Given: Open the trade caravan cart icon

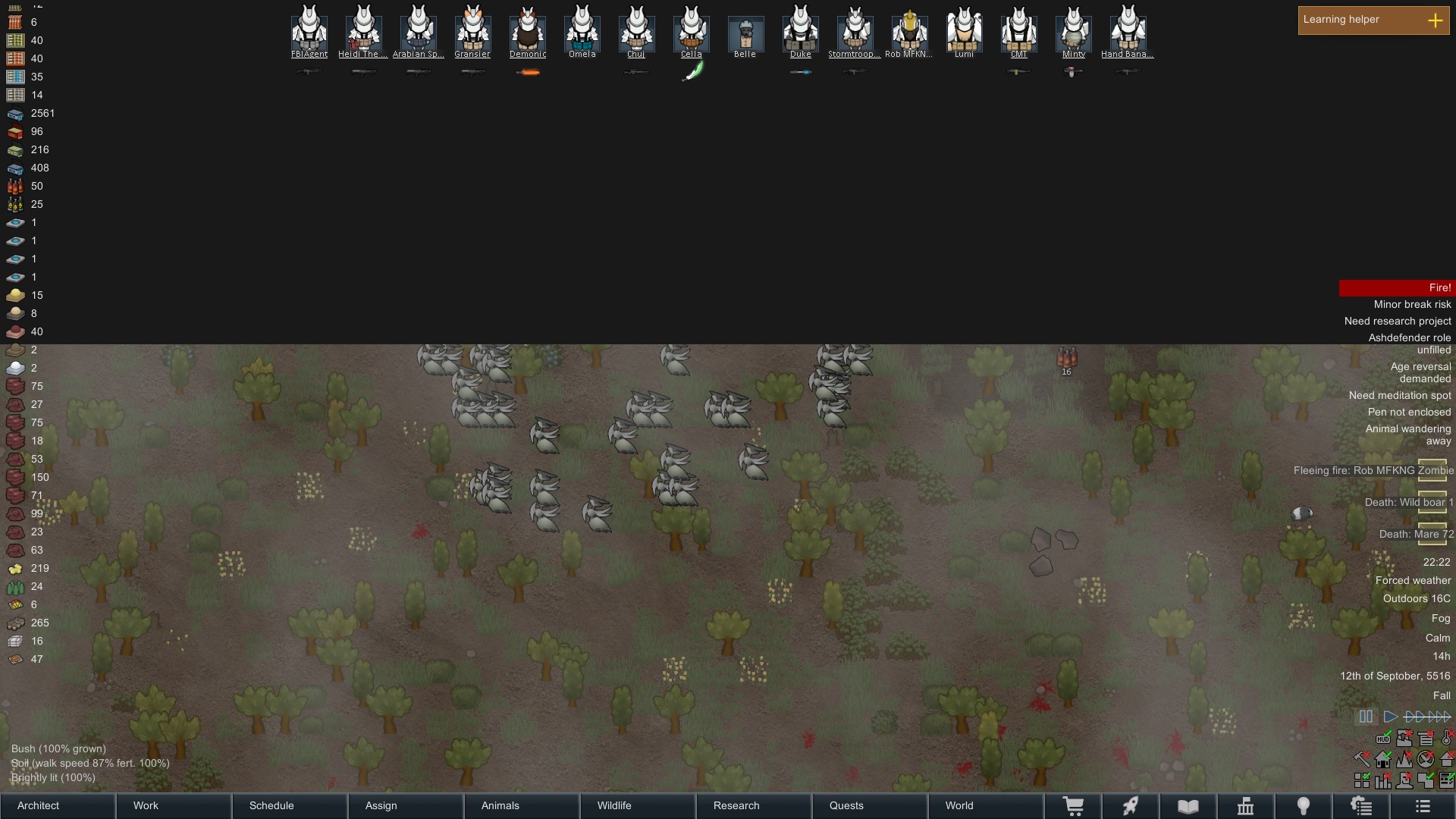Looking at the screenshot, I should click(1073, 806).
